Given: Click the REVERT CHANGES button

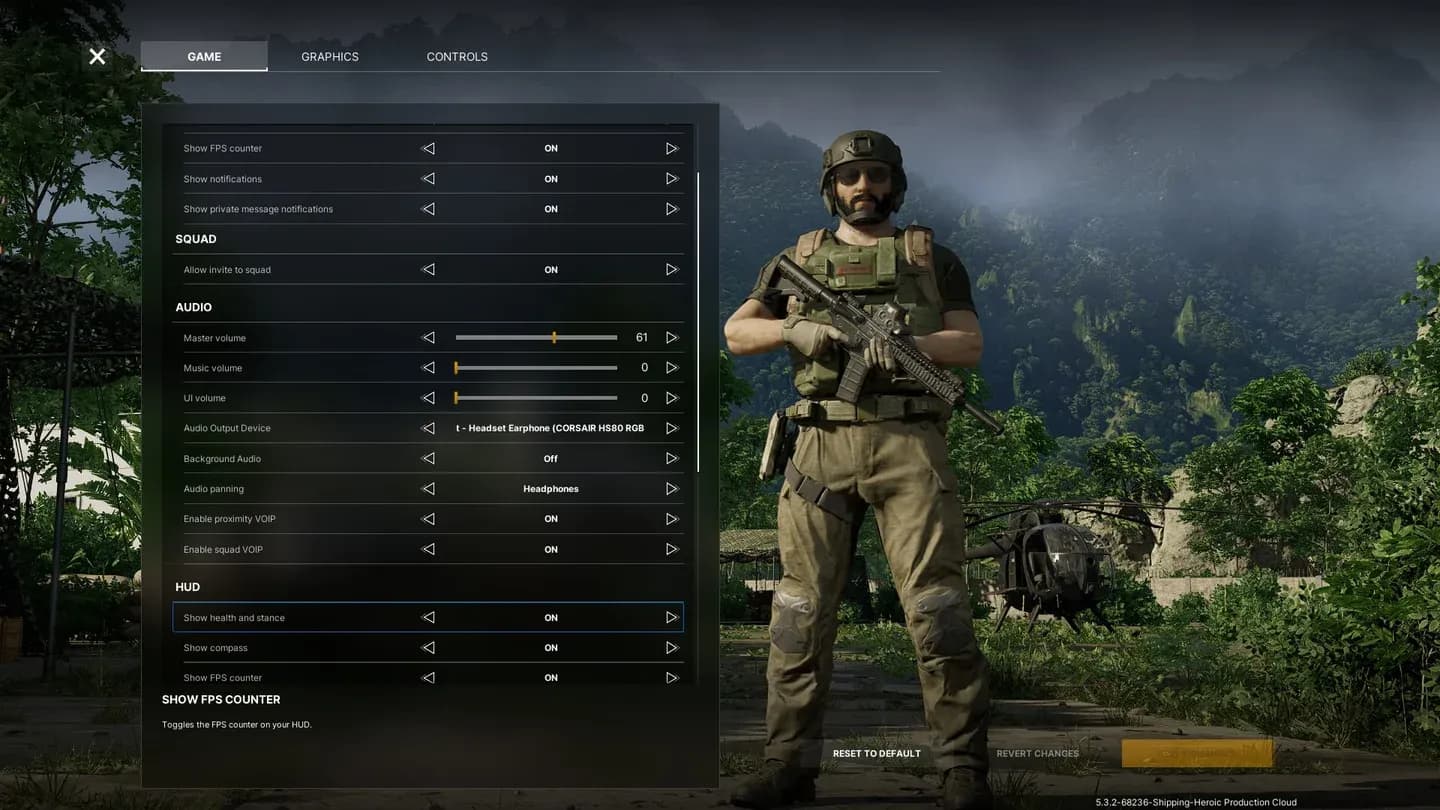Looking at the screenshot, I should tap(1037, 753).
